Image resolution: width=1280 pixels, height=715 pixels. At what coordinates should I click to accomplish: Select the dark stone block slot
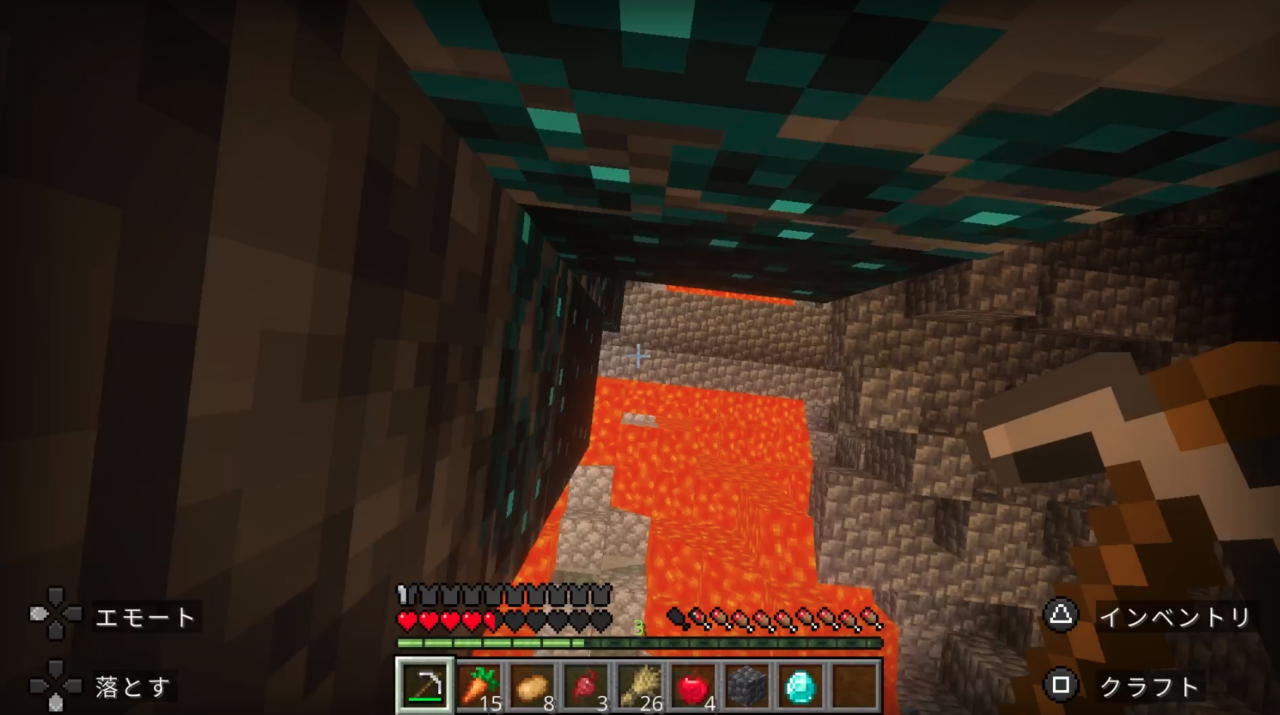pos(748,685)
